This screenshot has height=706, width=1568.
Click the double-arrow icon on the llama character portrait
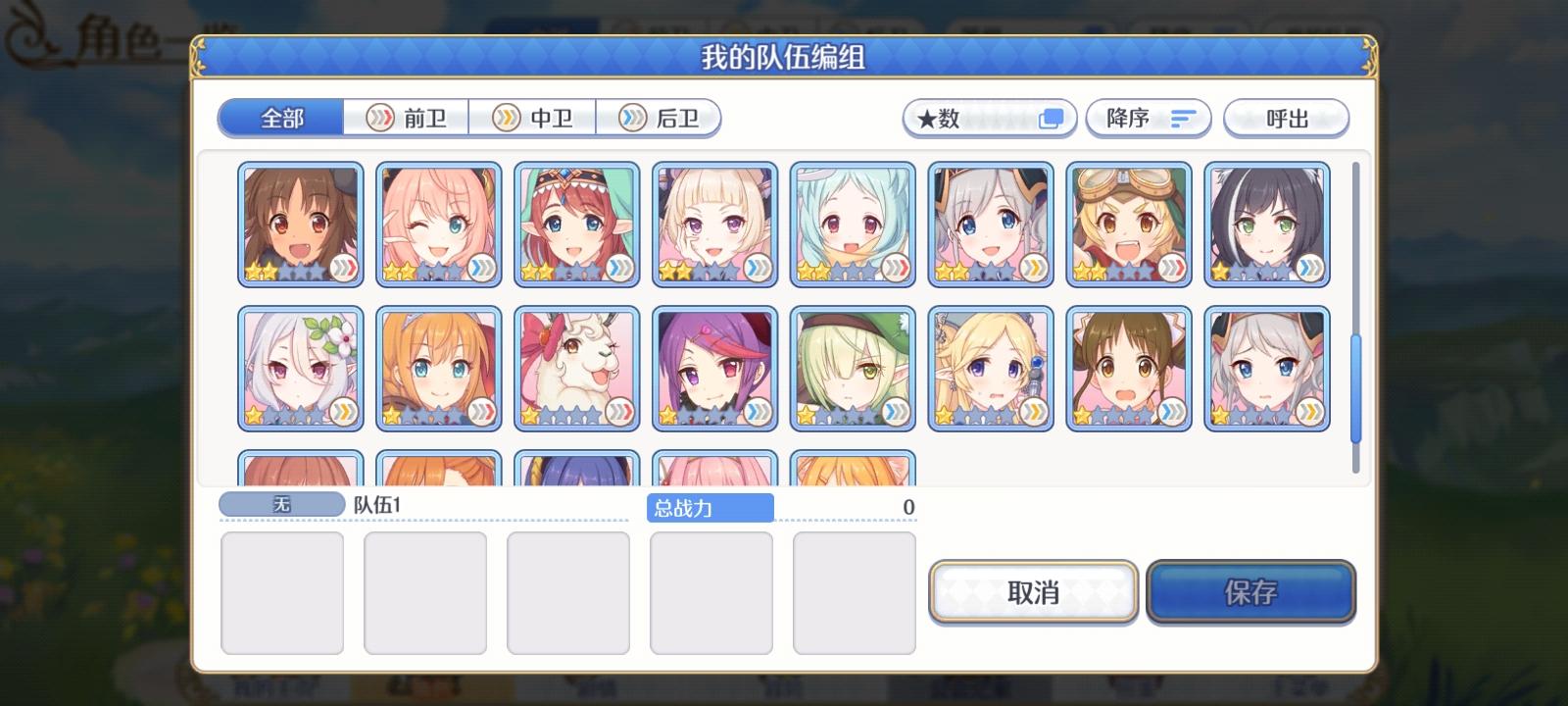[622, 413]
